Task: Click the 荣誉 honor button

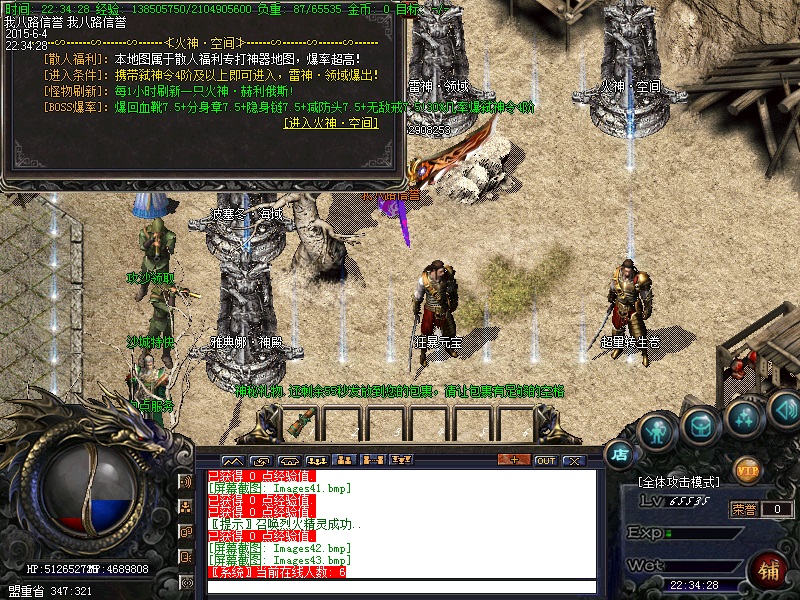Action: [x=744, y=509]
